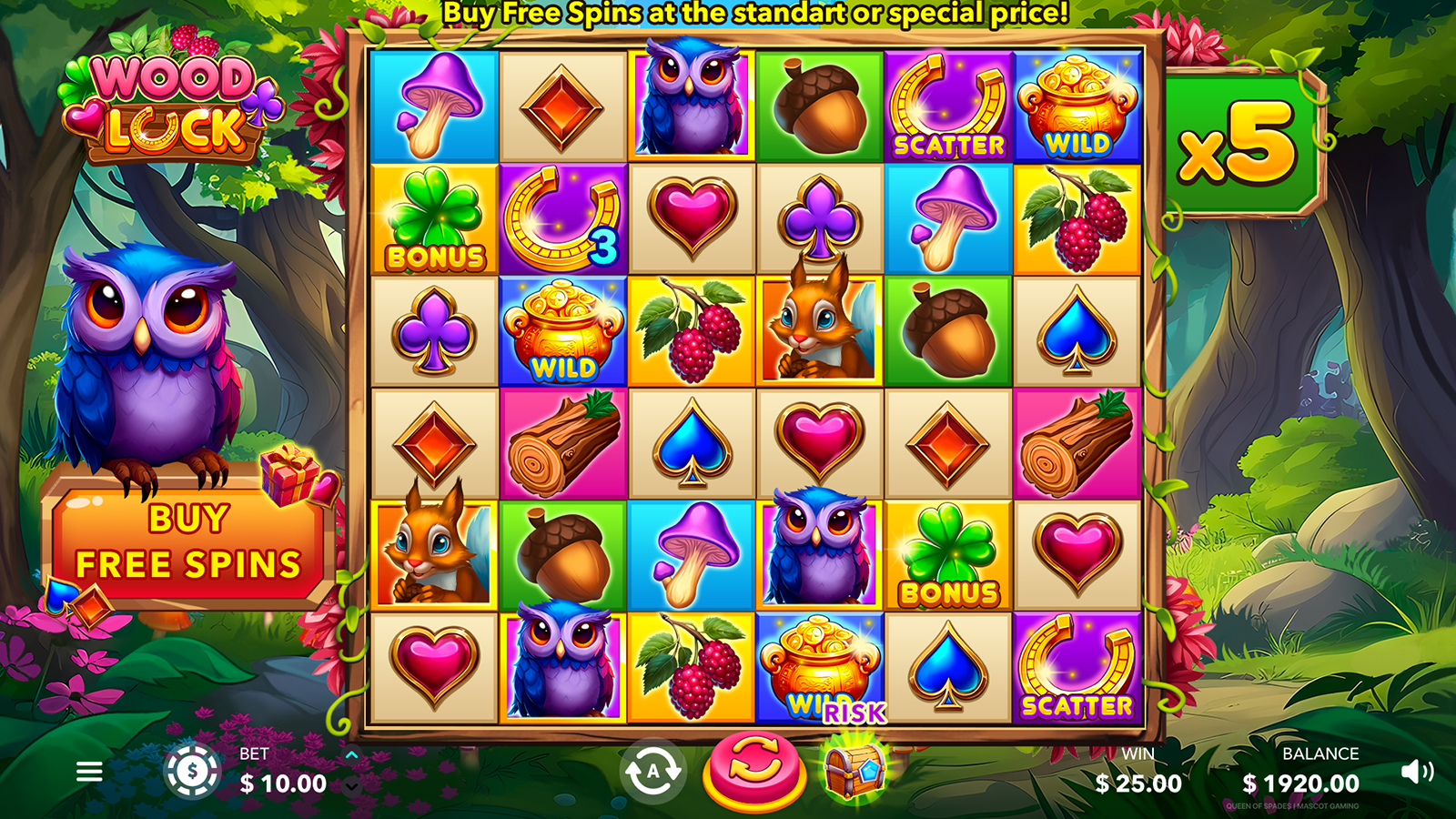
Task: Start autoplay with the A button
Action: pos(652,772)
